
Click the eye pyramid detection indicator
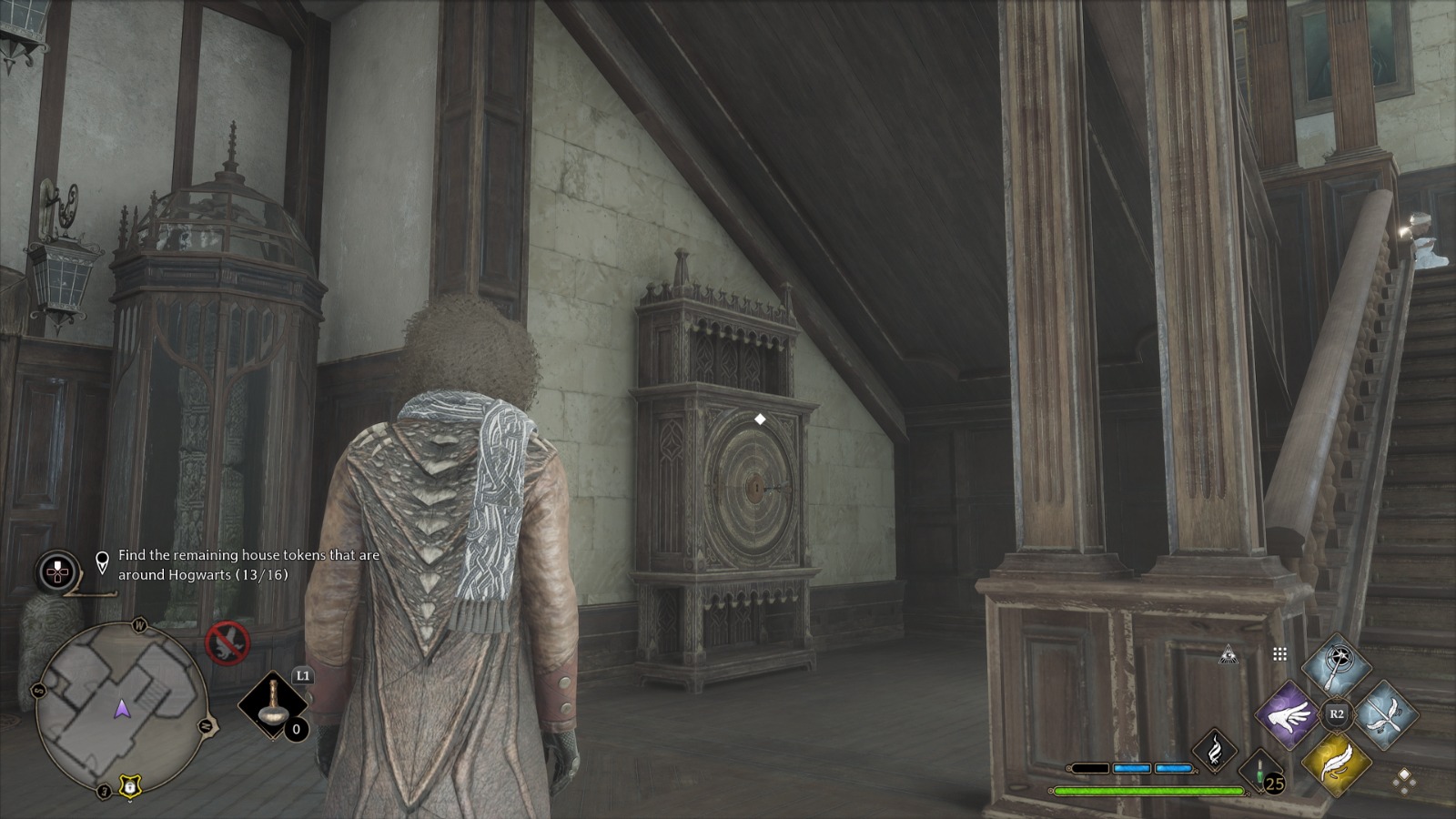[1230, 655]
